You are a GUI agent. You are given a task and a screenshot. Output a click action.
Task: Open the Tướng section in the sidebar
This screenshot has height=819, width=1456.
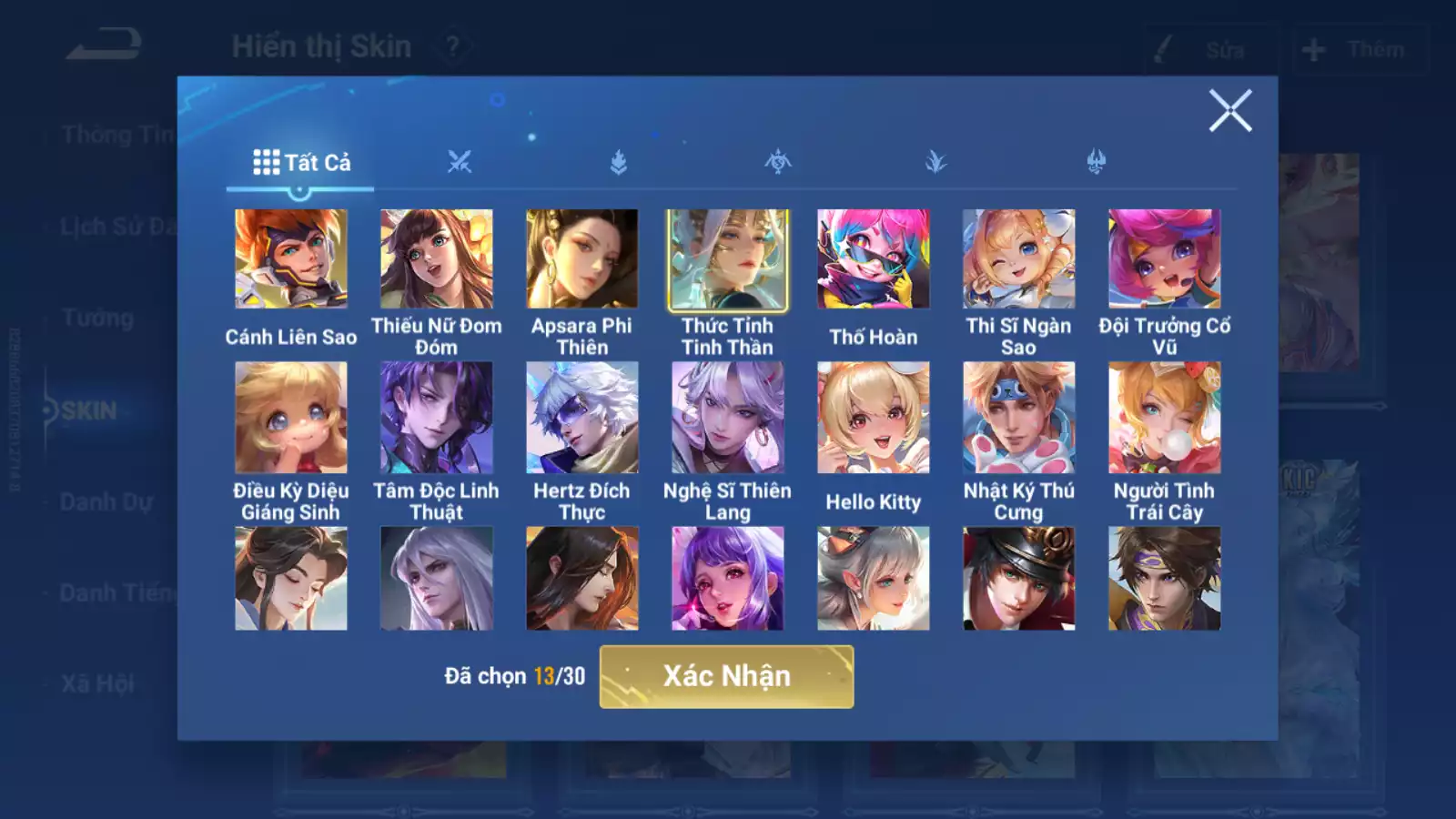pyautogui.click(x=100, y=318)
